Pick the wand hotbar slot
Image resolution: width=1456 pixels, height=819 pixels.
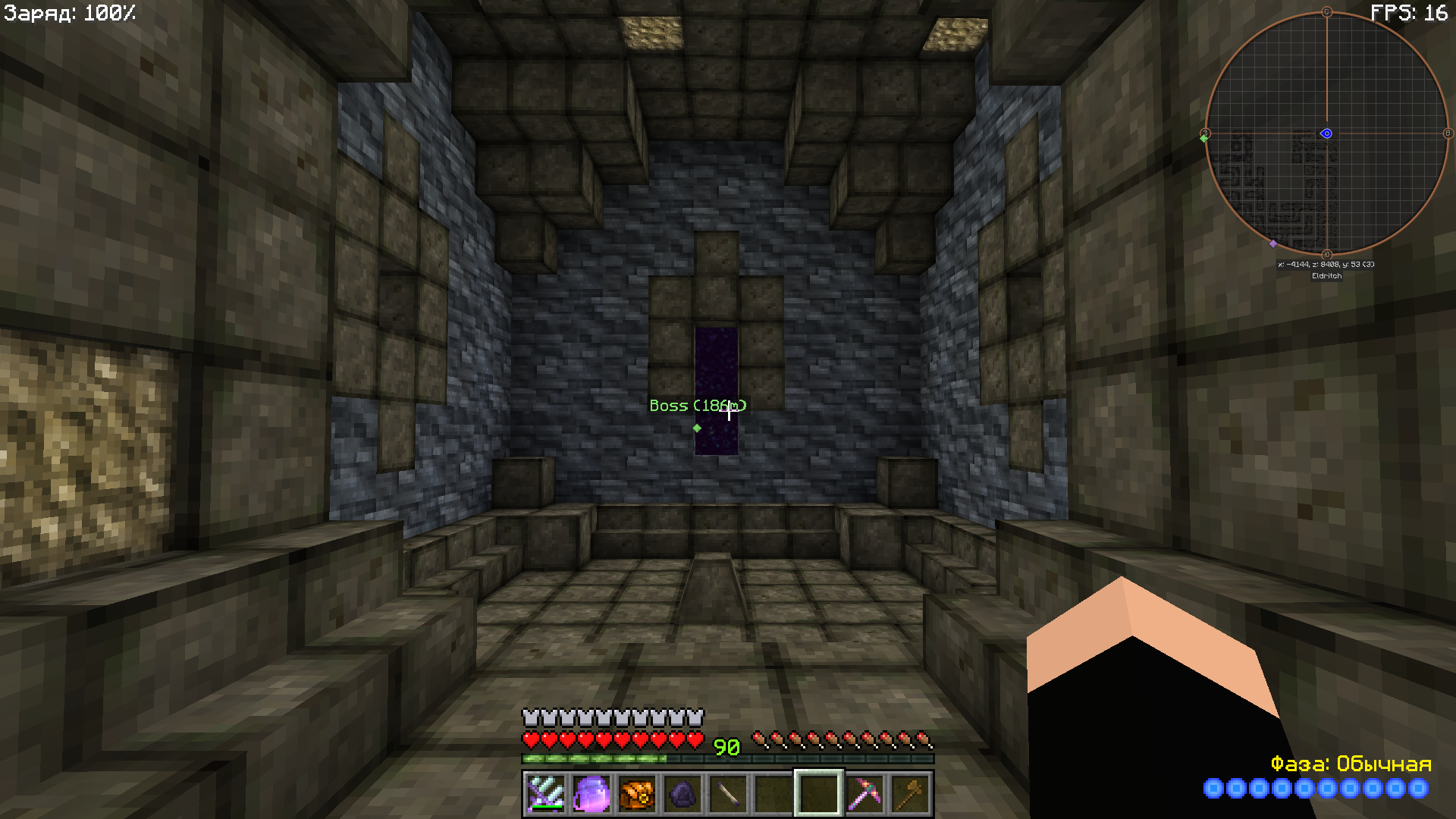728,794
